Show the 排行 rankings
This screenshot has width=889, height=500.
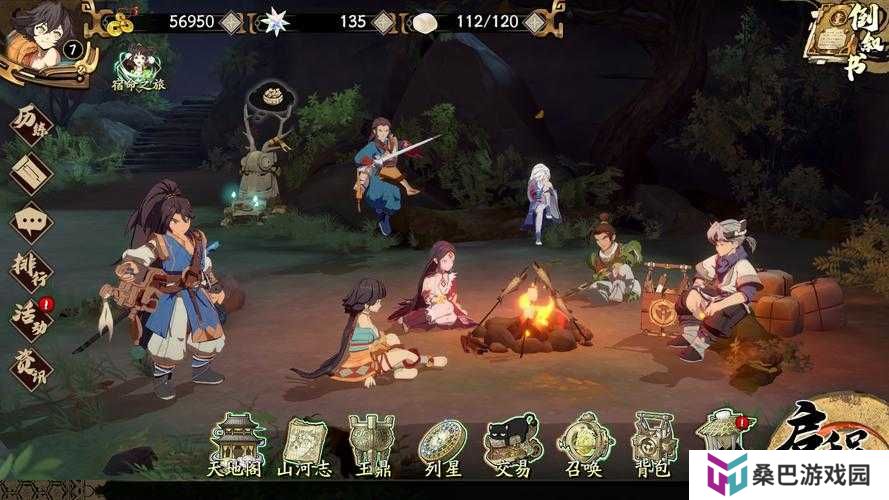pos(31,270)
